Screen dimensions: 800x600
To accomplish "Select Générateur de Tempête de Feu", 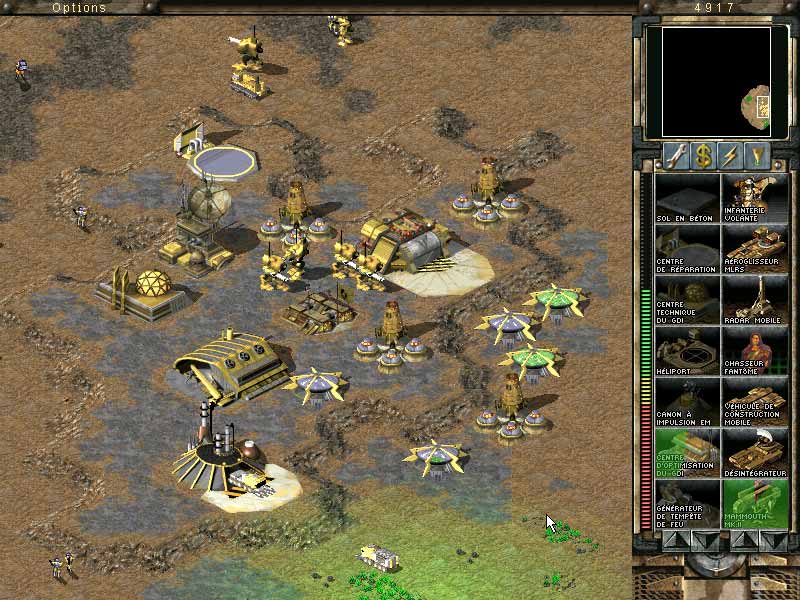I will pyautogui.click(x=687, y=504).
